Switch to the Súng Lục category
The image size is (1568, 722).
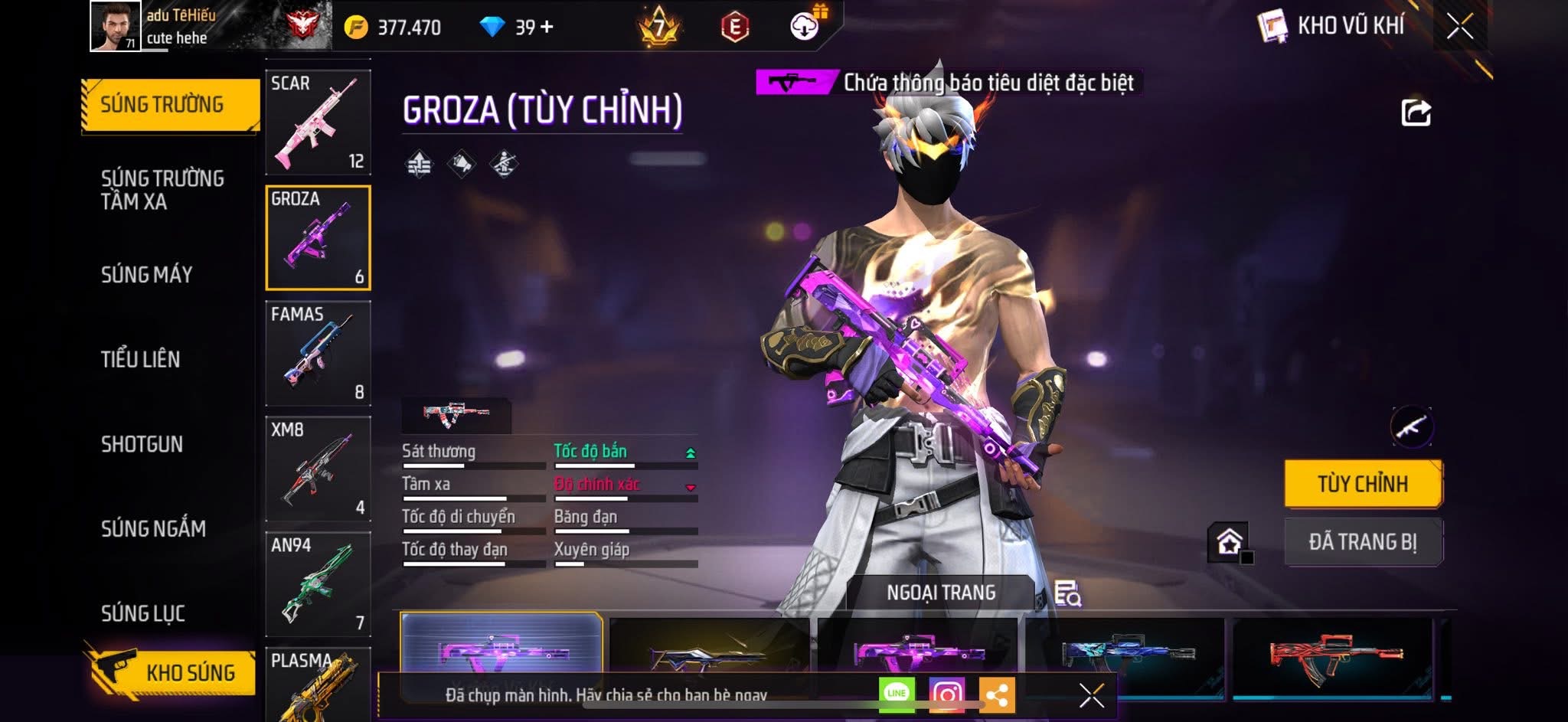tap(143, 613)
